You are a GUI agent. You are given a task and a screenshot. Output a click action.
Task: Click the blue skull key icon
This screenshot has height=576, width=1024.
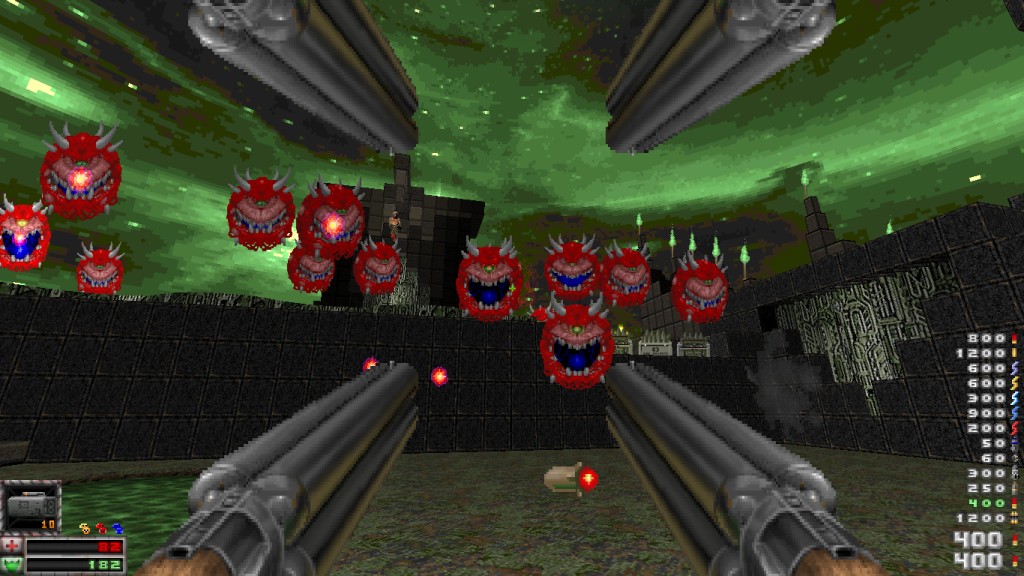[x=116, y=527]
